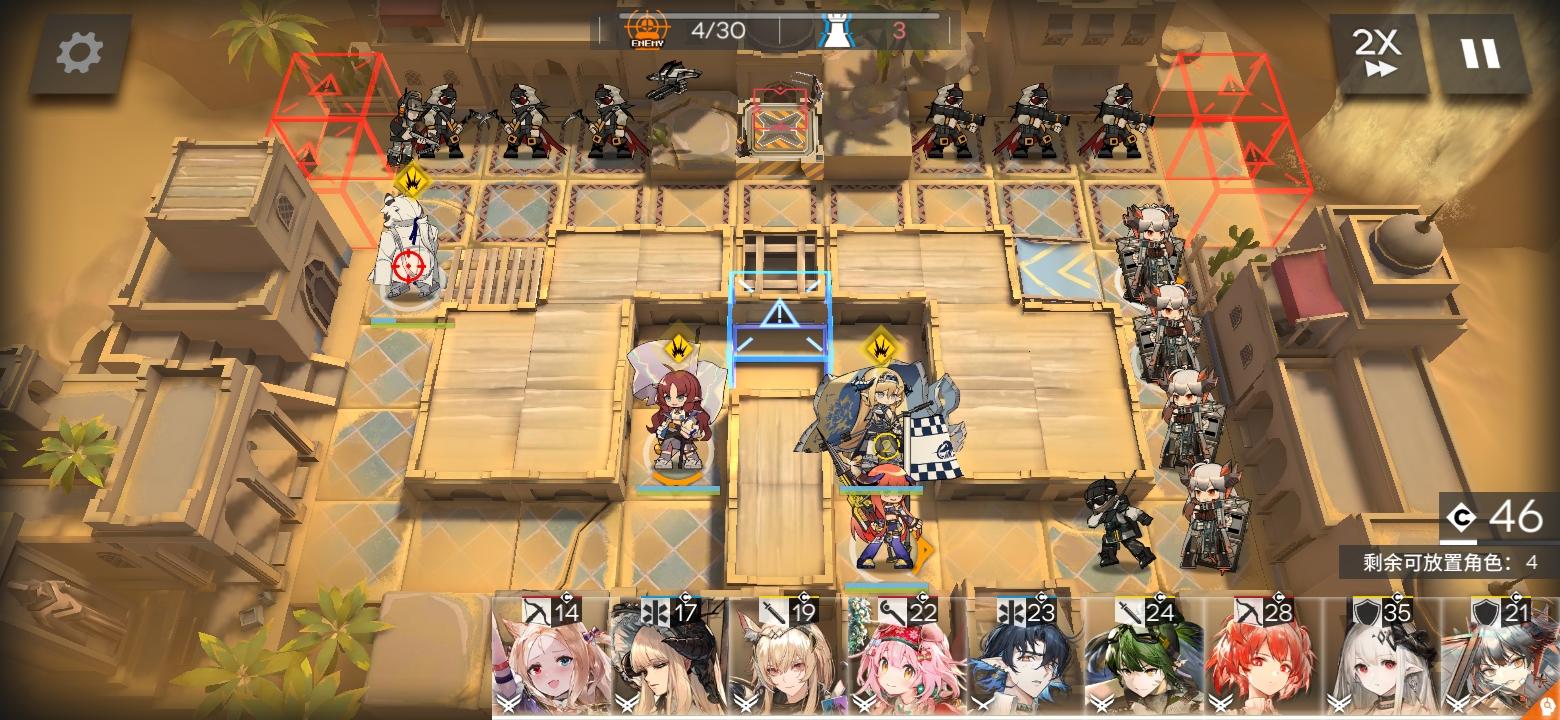Viewport: 1560px width, 720px height.
Task: Select the 14-cost vanguard operator card
Action: [548, 655]
